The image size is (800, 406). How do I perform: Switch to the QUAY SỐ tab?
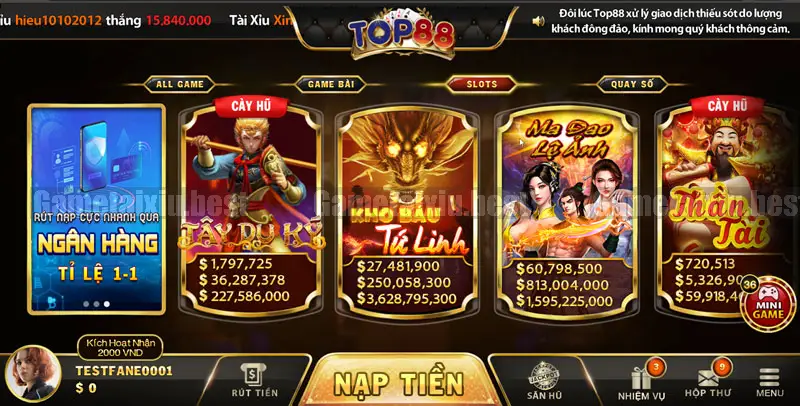632,84
